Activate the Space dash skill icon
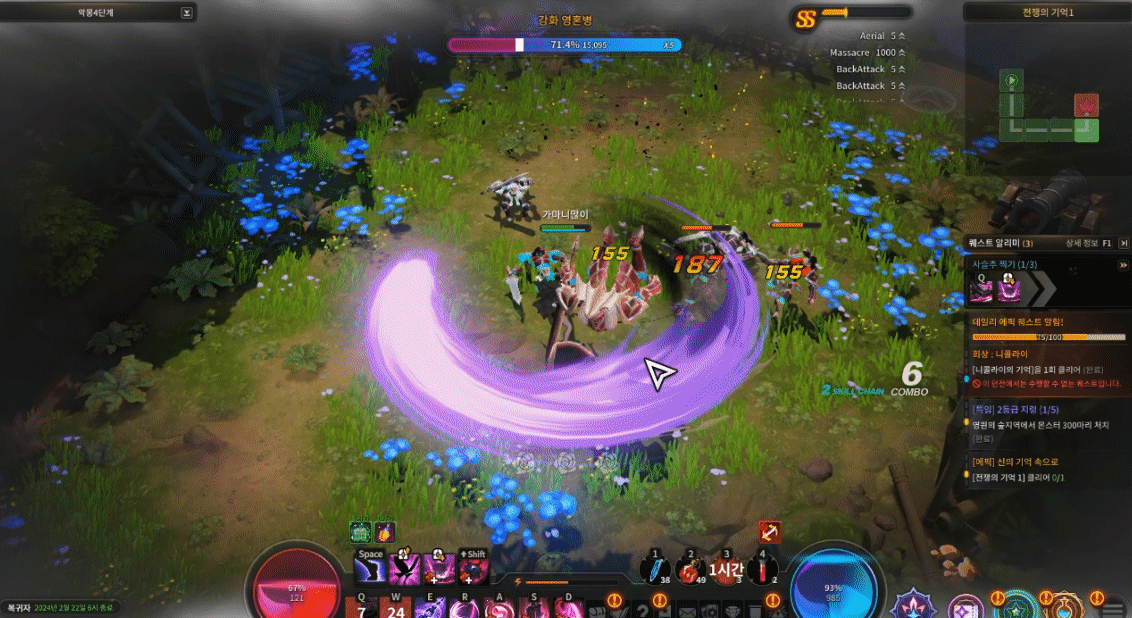 (x=370, y=568)
